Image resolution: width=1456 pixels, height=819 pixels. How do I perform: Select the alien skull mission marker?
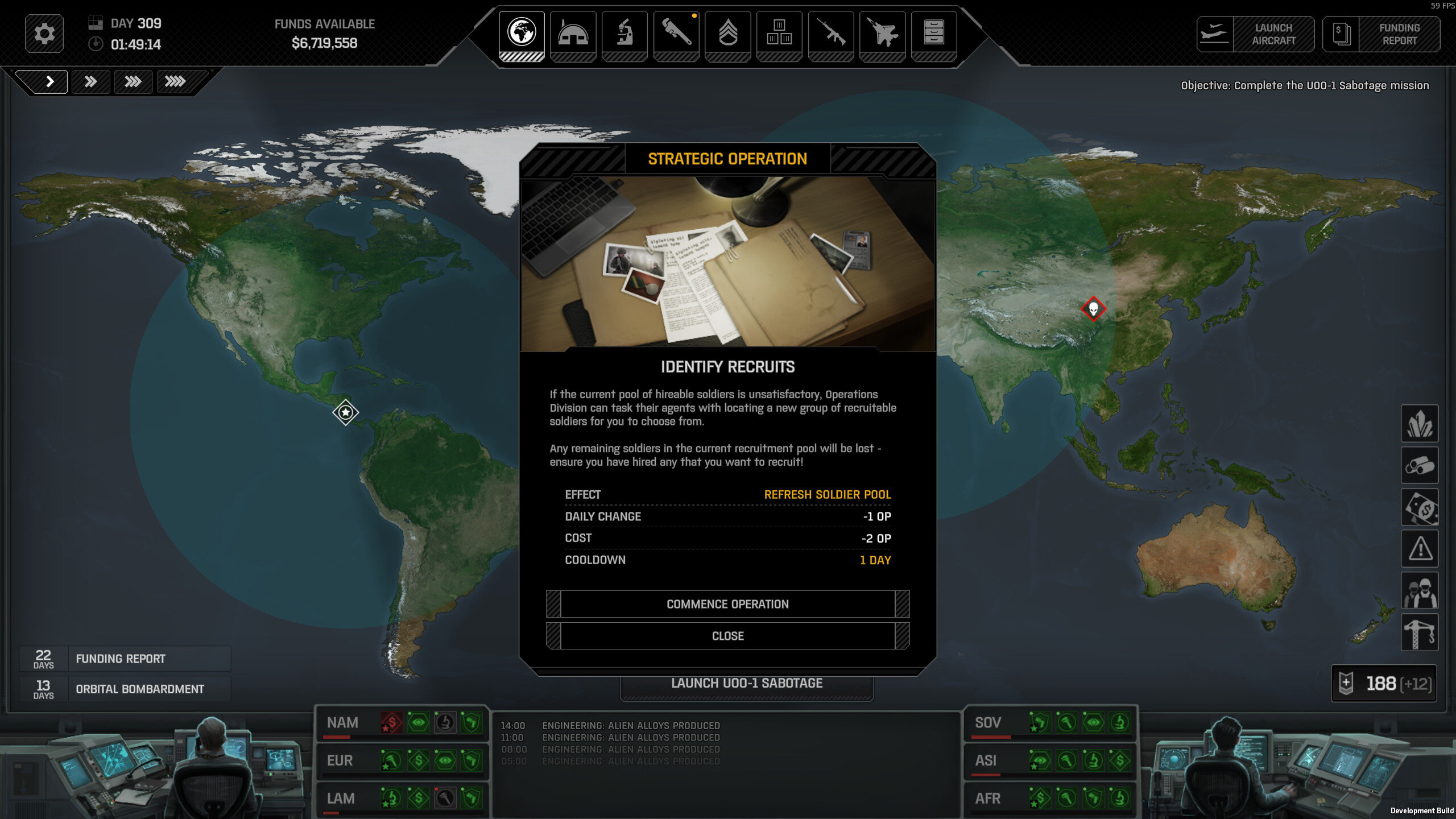coord(1093,309)
